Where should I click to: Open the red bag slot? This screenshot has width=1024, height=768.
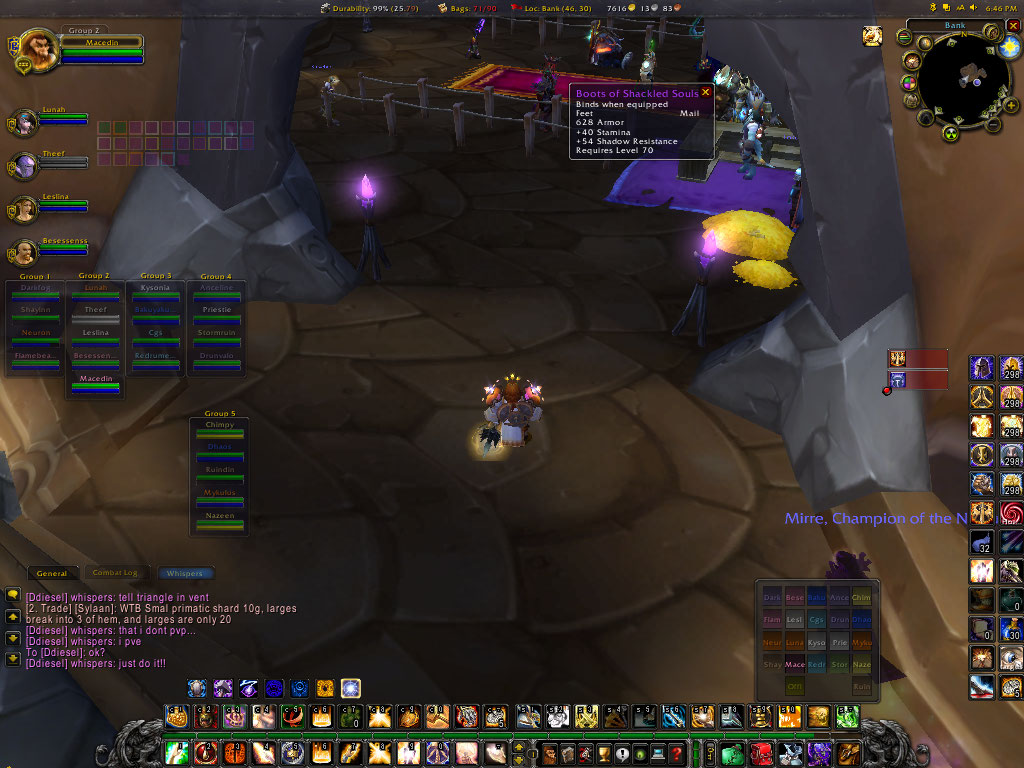click(x=761, y=754)
